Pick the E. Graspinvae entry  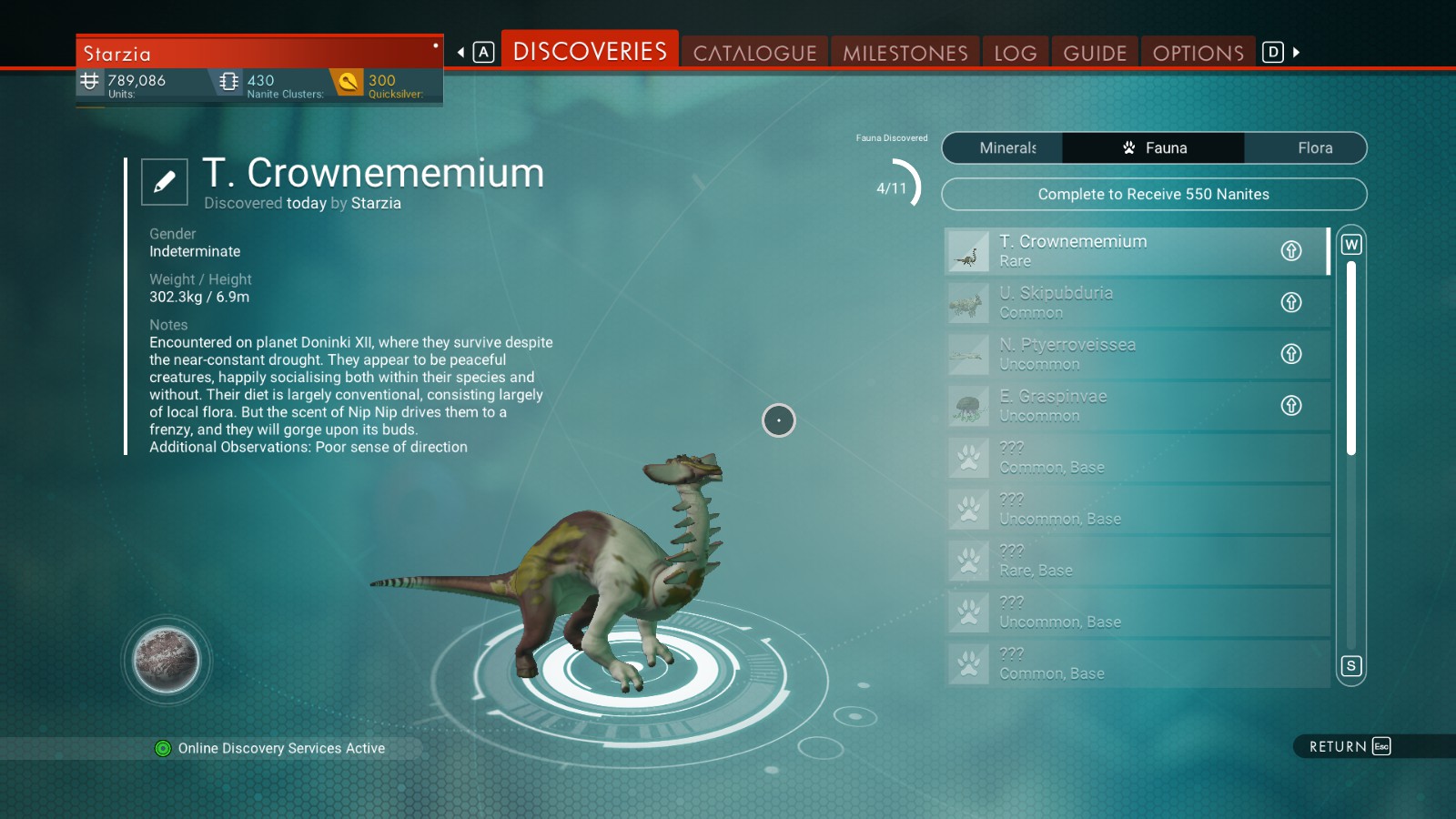point(1119,406)
